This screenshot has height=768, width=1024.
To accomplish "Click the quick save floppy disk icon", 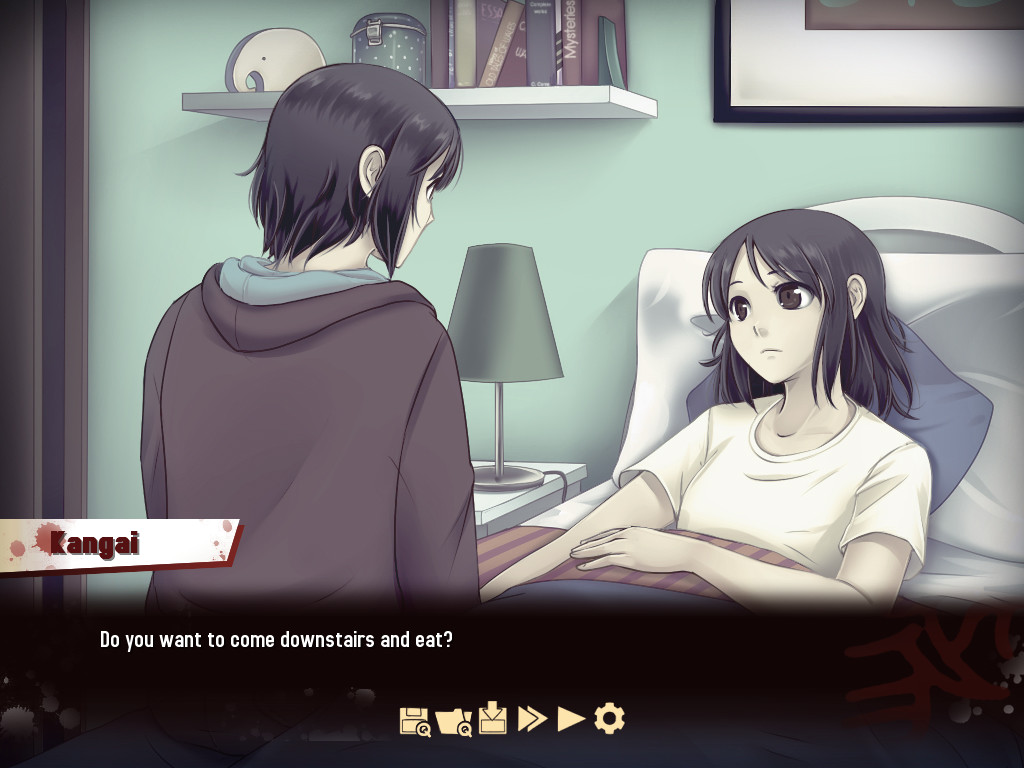I will pyautogui.click(x=414, y=719).
